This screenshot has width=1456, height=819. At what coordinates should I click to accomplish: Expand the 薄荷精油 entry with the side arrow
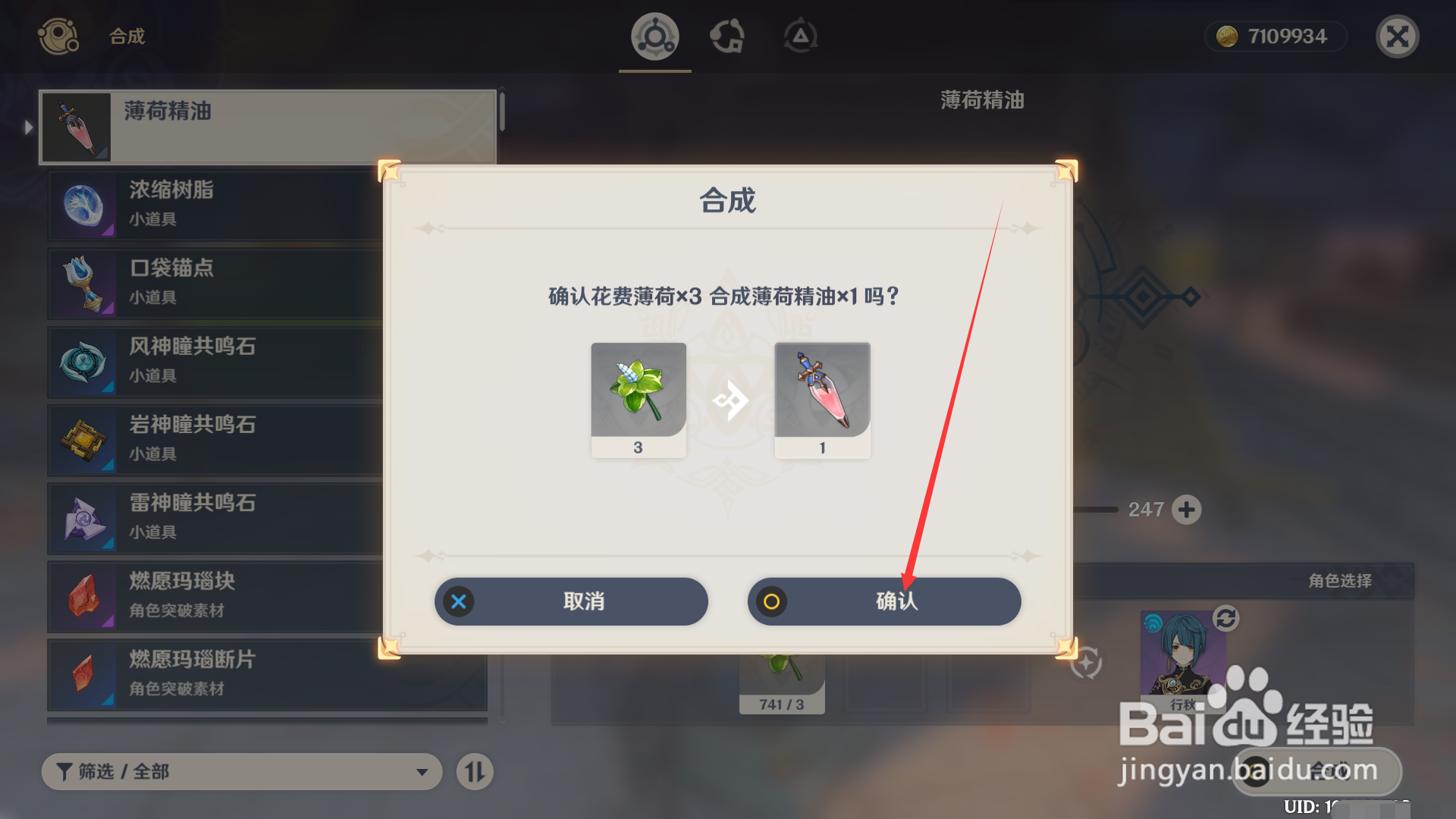pyautogui.click(x=29, y=127)
